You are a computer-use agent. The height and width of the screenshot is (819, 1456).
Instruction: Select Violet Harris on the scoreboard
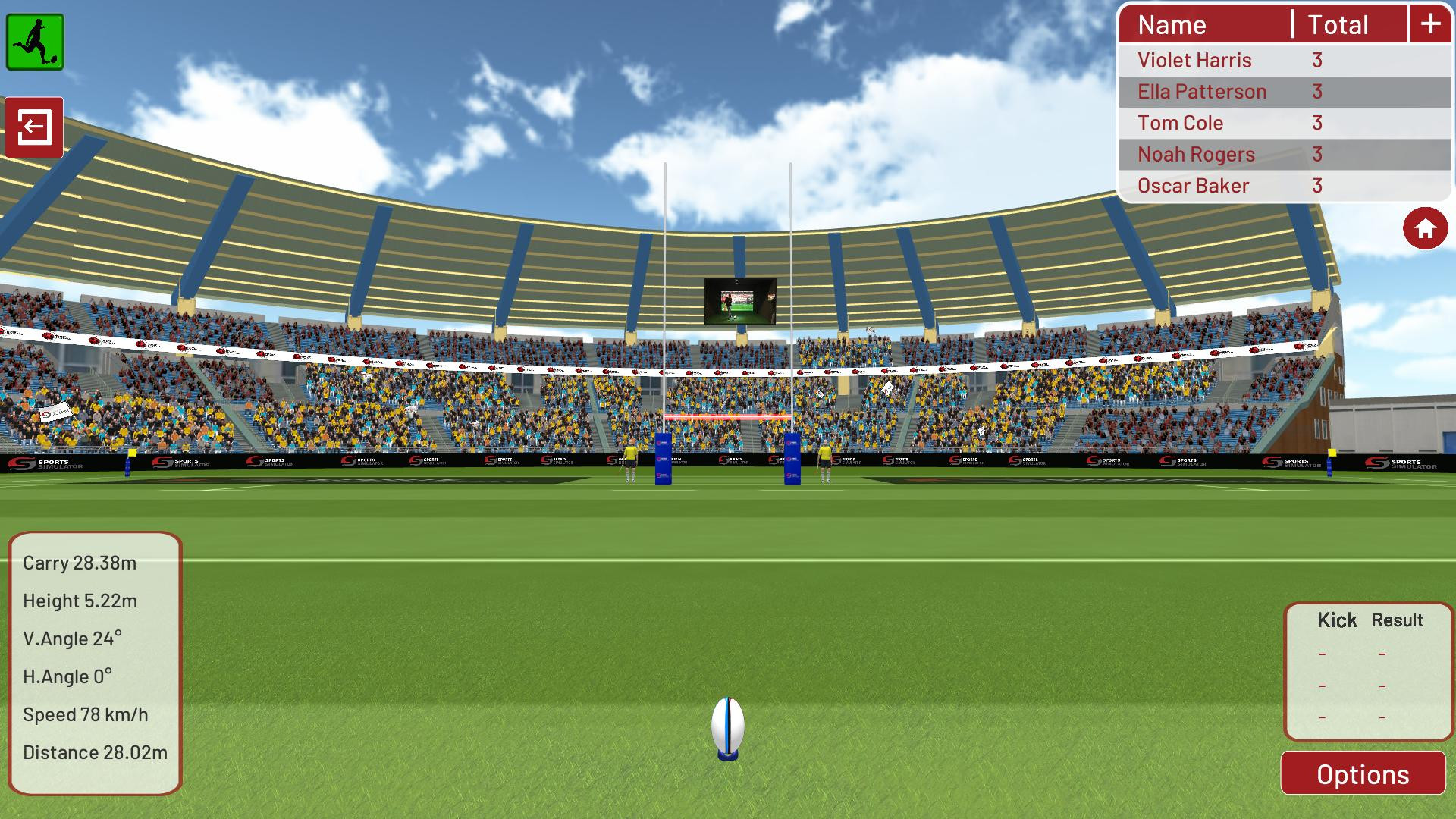tap(1194, 60)
